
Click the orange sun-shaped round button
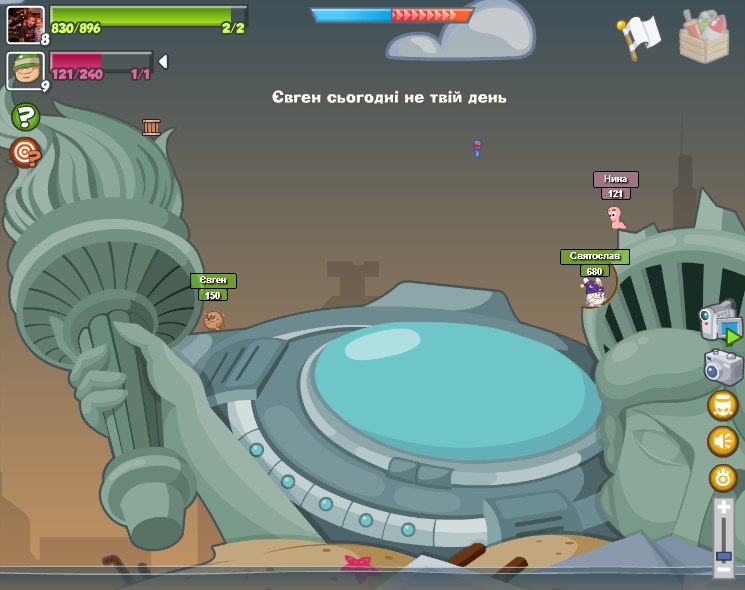(723, 478)
